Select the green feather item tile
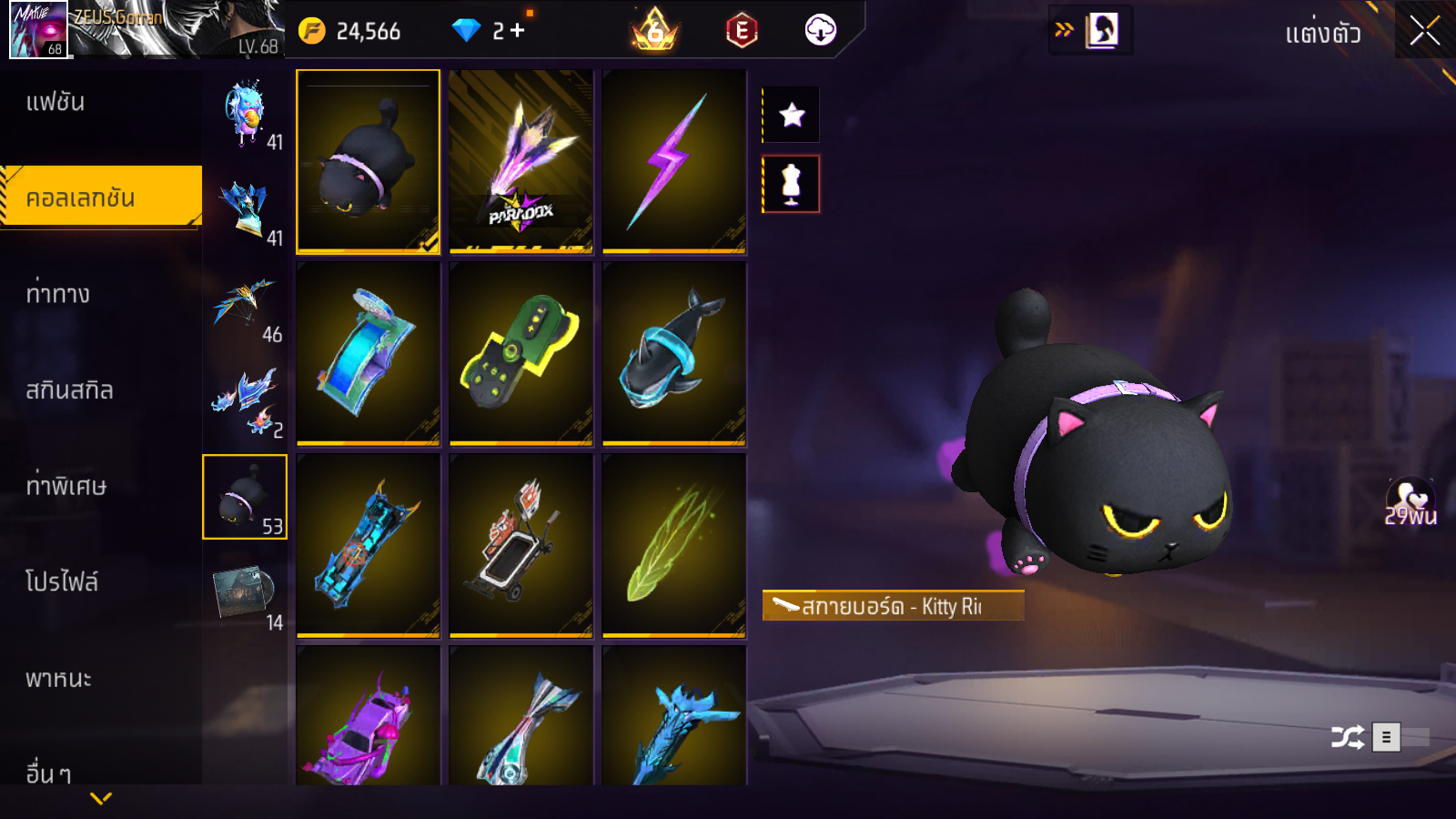This screenshot has height=819, width=1456. point(673,546)
